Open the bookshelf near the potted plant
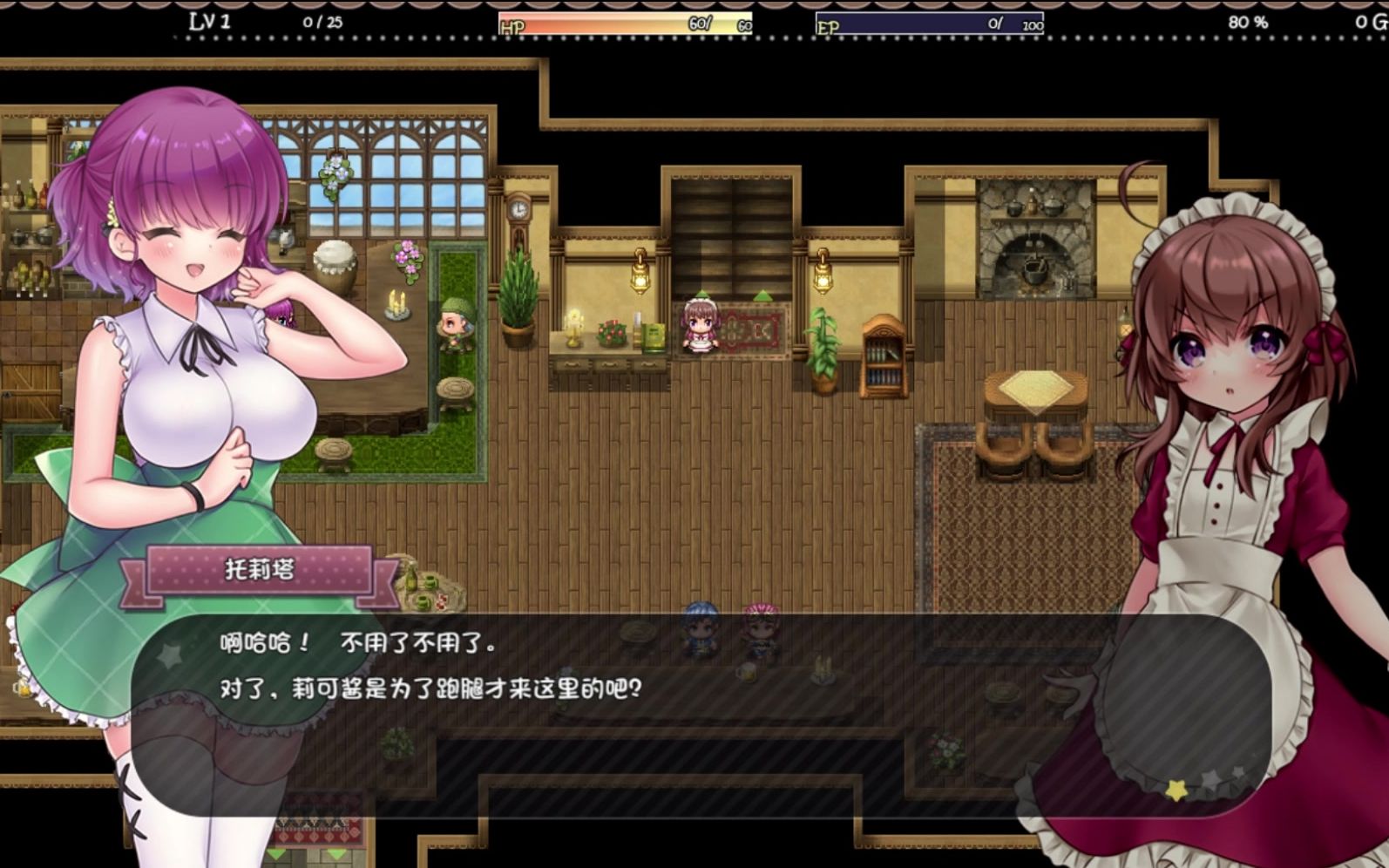The height and width of the screenshot is (868, 1389). [882, 357]
